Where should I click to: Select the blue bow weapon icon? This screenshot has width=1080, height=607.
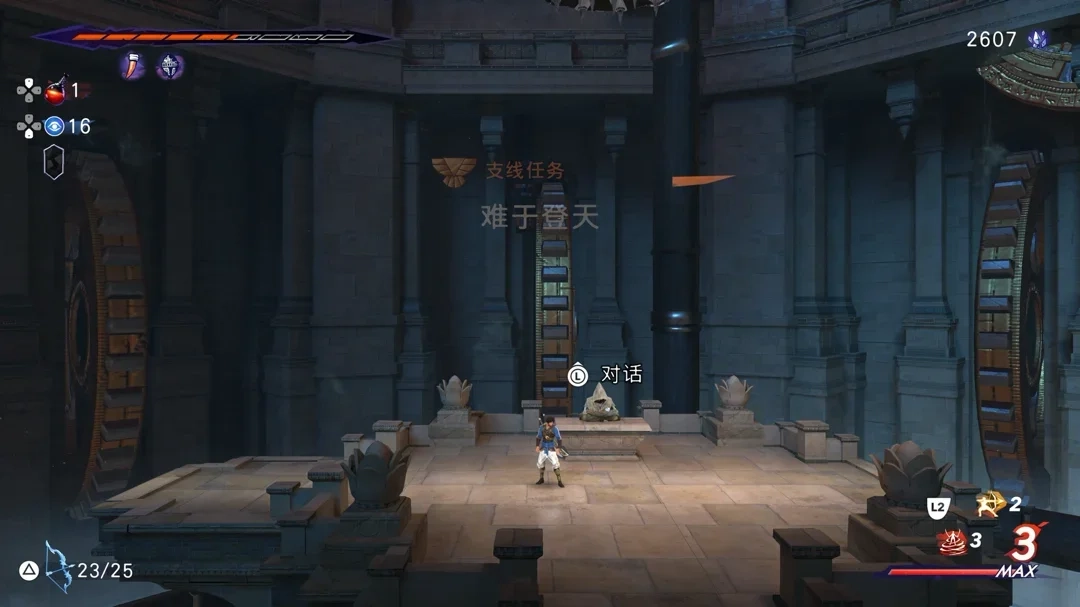(x=58, y=567)
